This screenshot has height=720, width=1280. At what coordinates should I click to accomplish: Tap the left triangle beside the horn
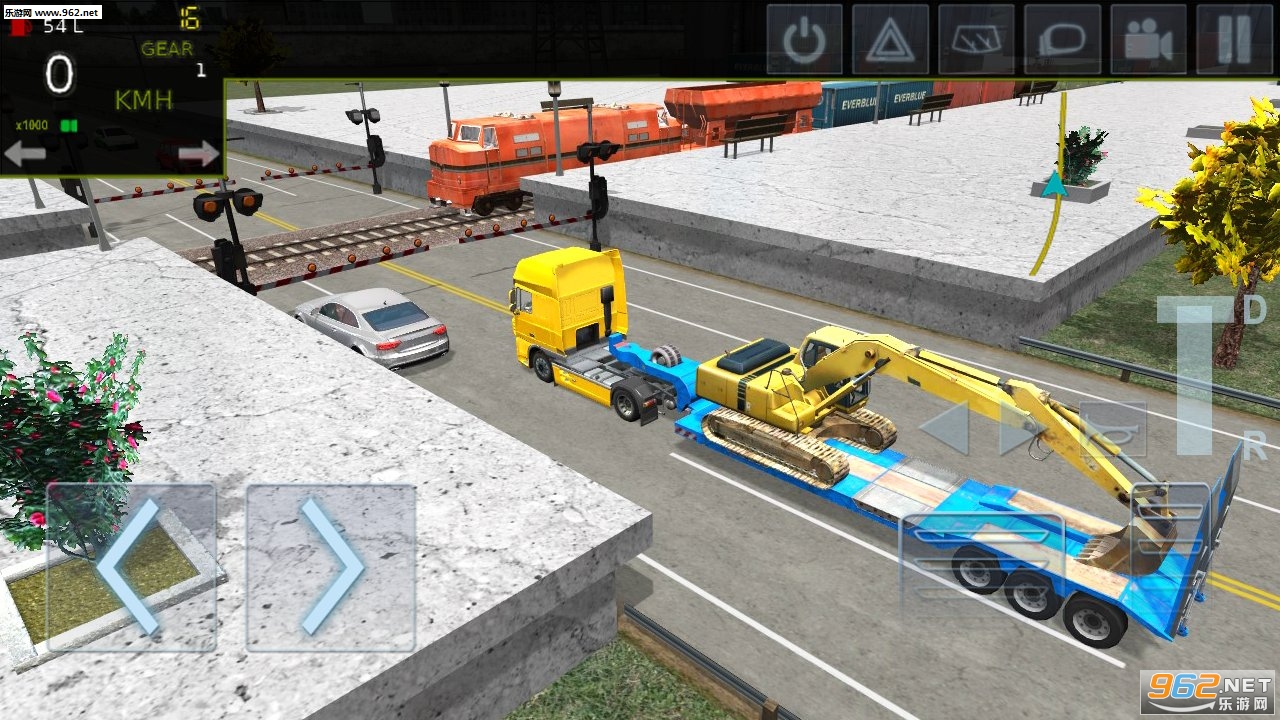click(x=945, y=430)
